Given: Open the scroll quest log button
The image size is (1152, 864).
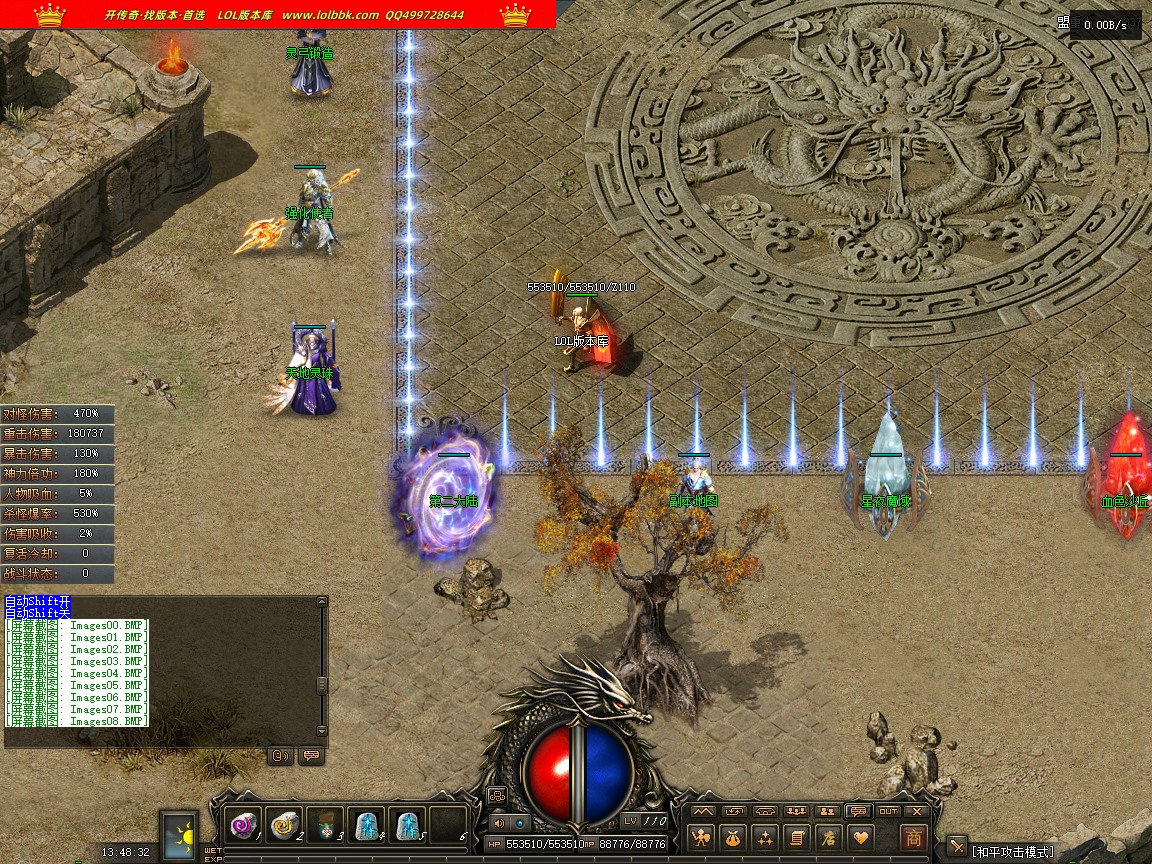Looking at the screenshot, I should pyautogui.click(x=796, y=838).
